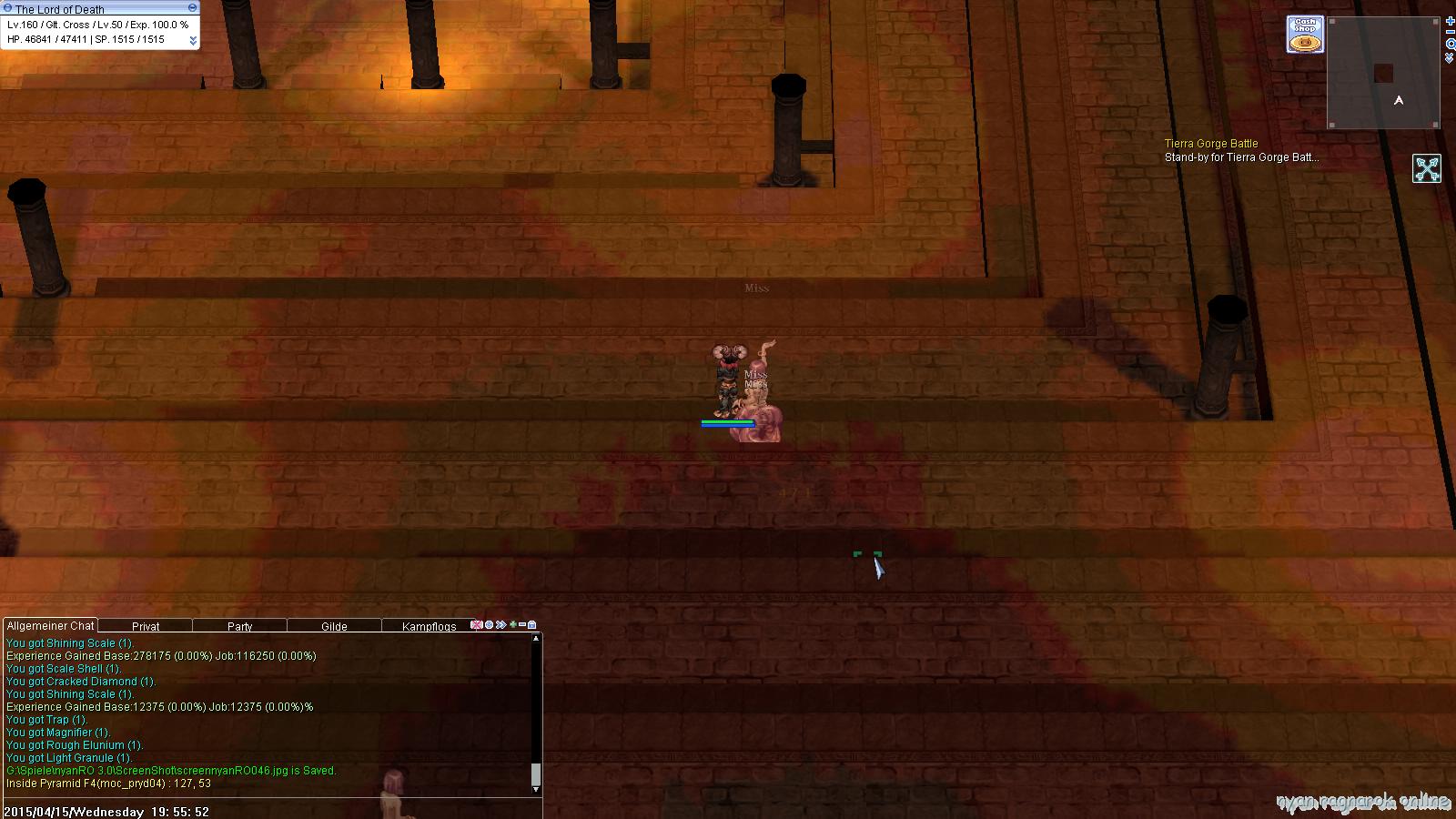Image resolution: width=1456 pixels, height=819 pixels.
Task: Open chat options gear icon
Action: (x=489, y=625)
